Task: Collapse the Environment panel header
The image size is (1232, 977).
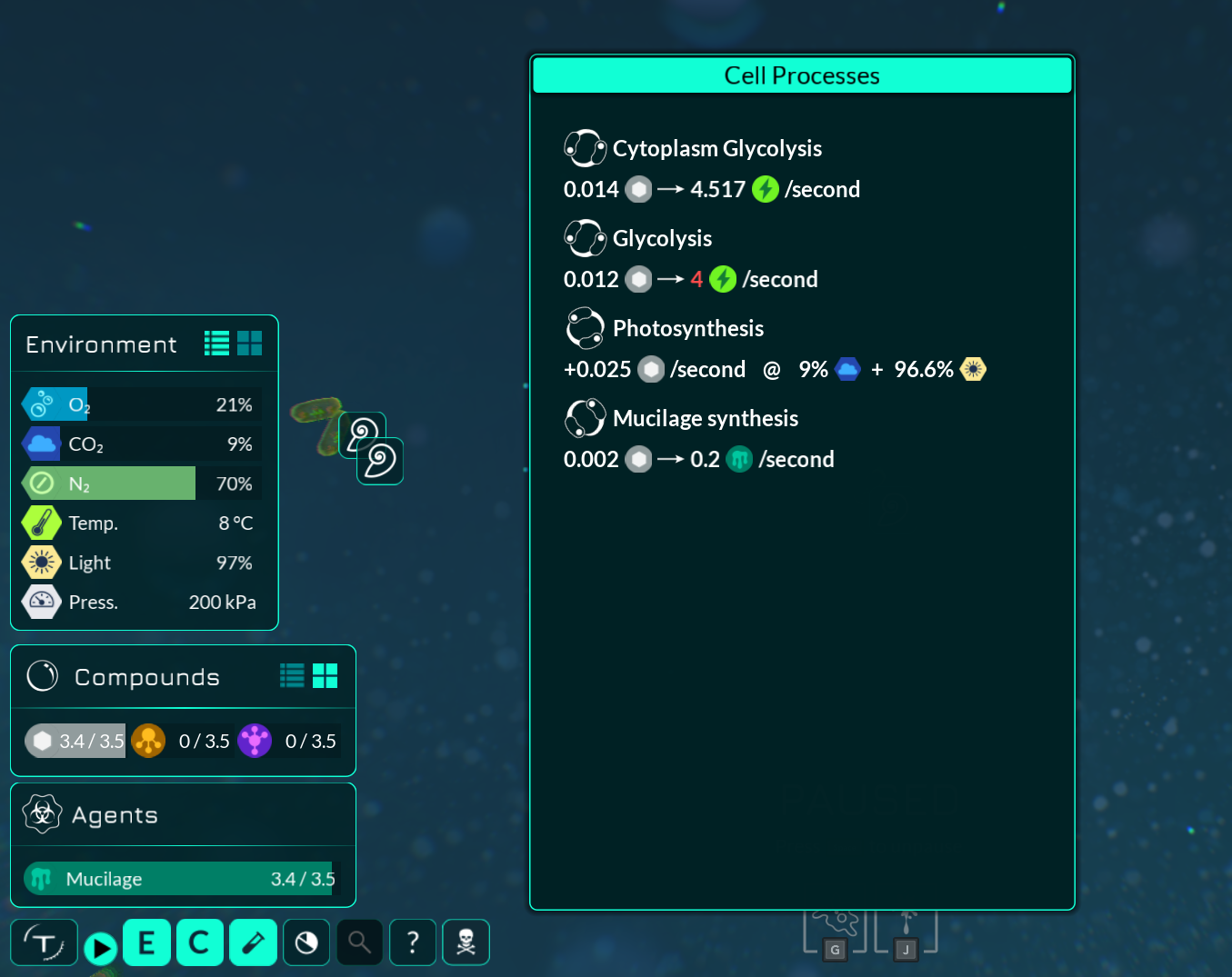Action: pyautogui.click(x=102, y=344)
